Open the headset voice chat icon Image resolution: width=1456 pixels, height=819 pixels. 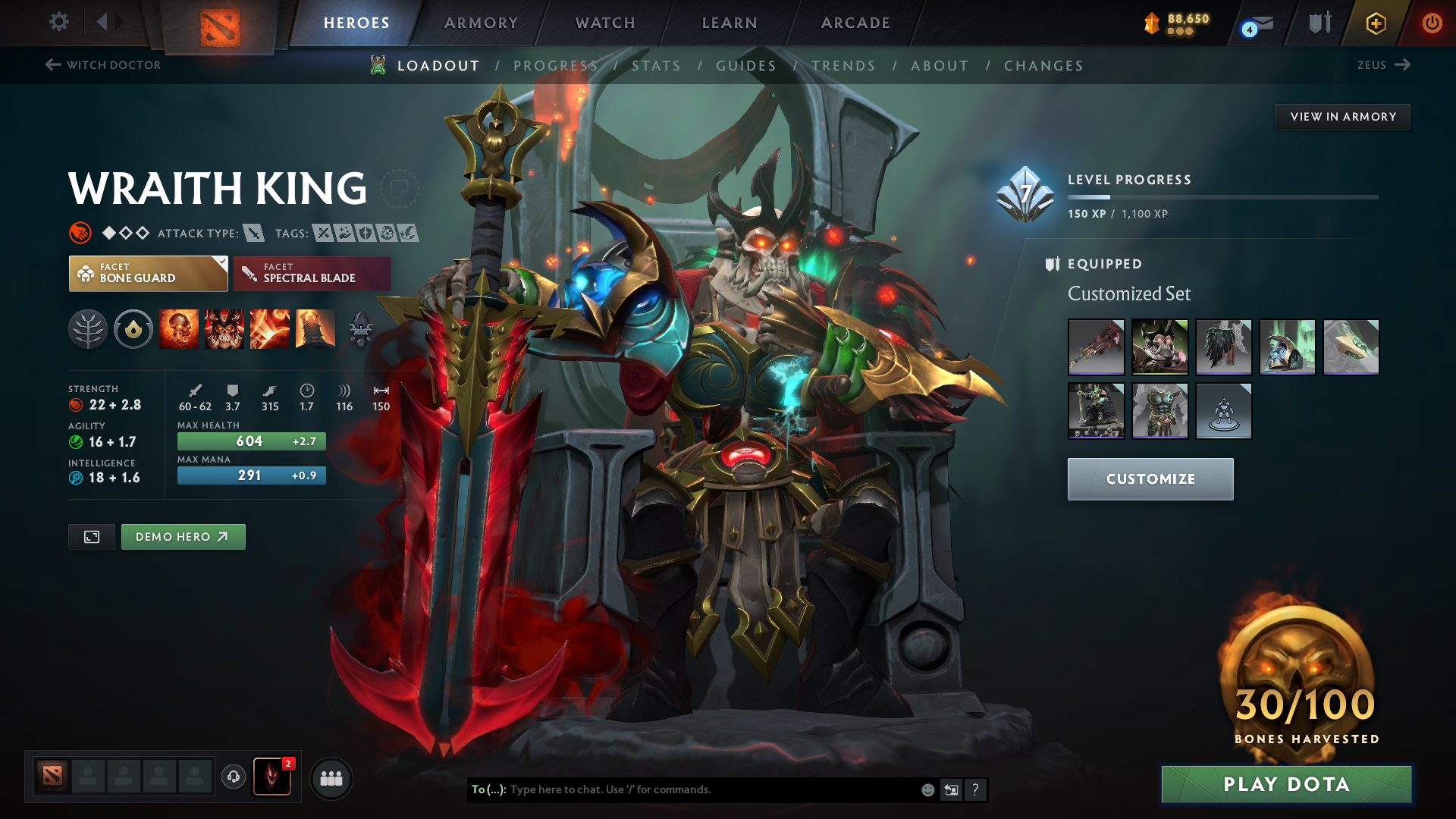tap(233, 777)
